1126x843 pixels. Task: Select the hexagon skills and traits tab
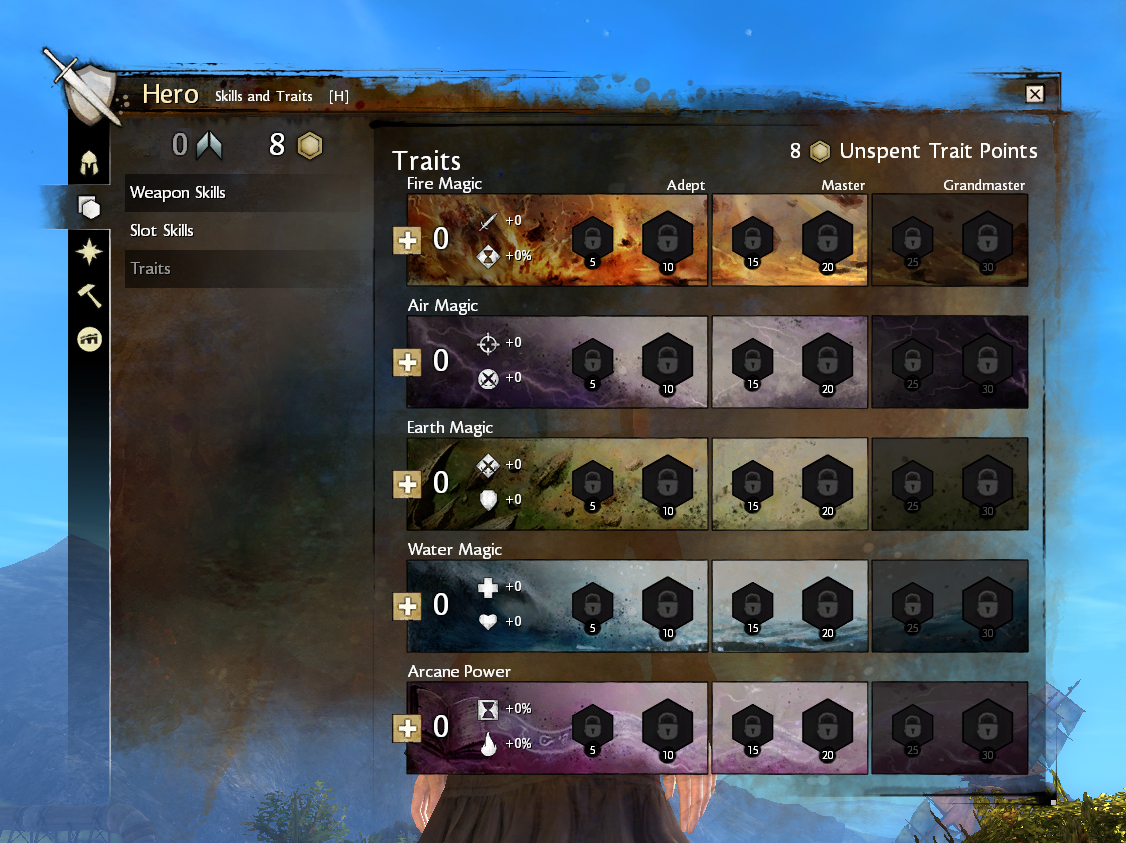click(90, 207)
